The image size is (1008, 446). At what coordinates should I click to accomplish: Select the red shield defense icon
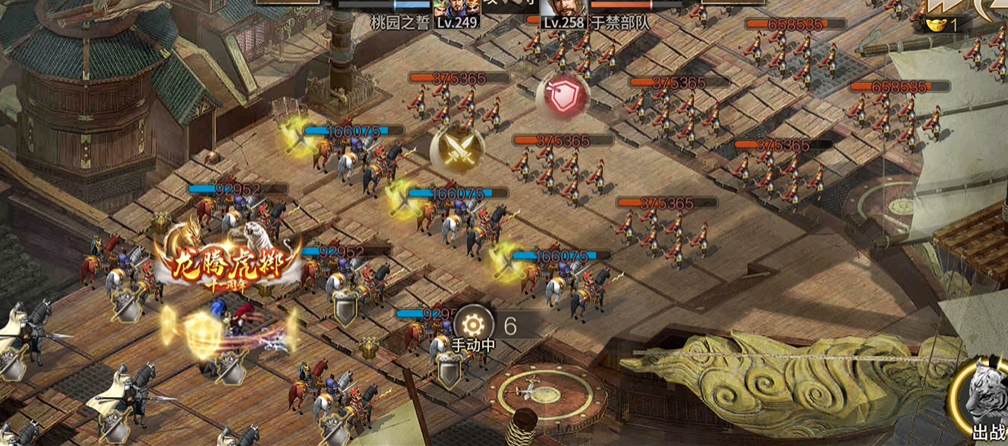(562, 95)
